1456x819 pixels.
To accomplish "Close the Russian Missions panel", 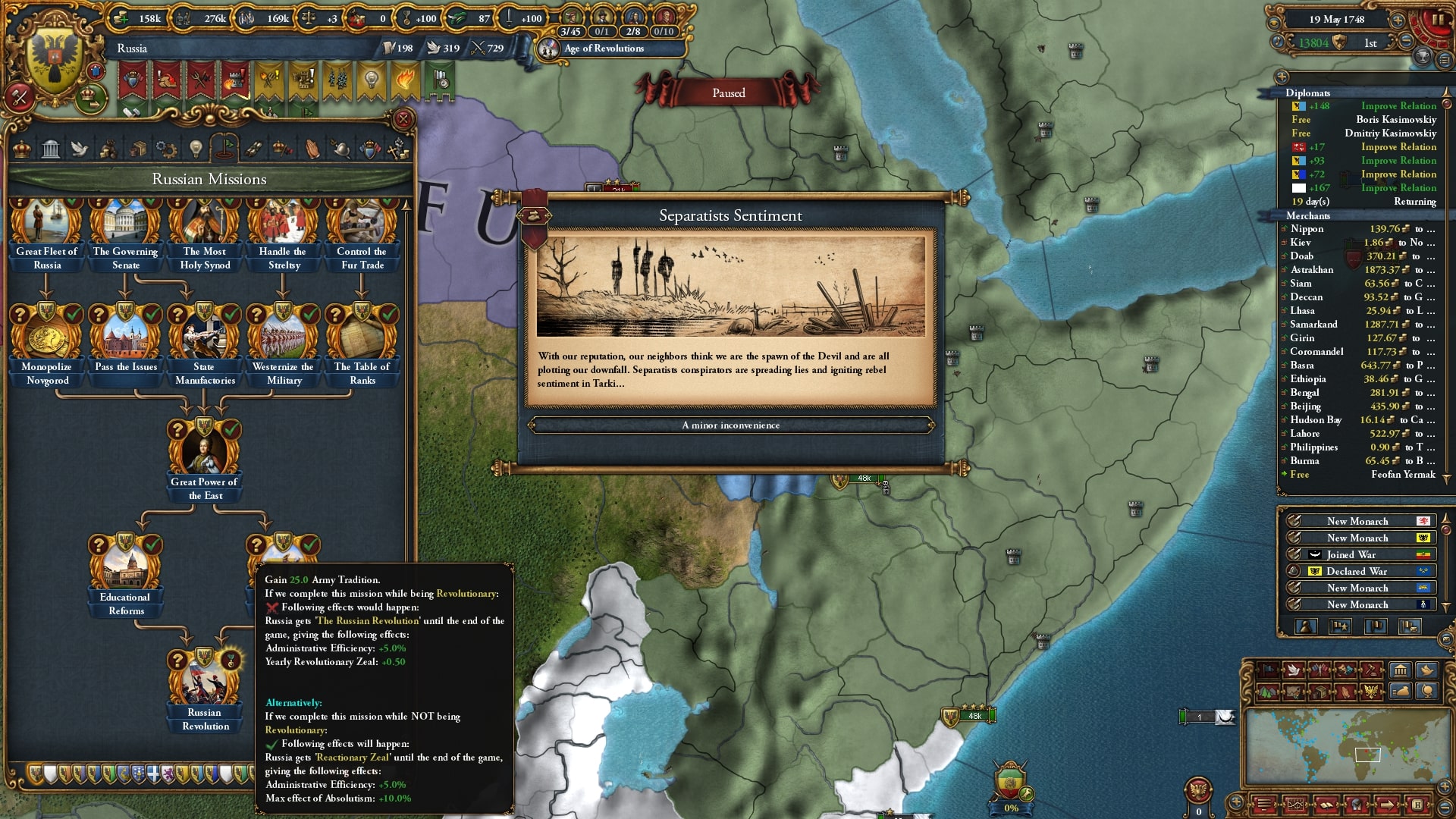I will [403, 119].
